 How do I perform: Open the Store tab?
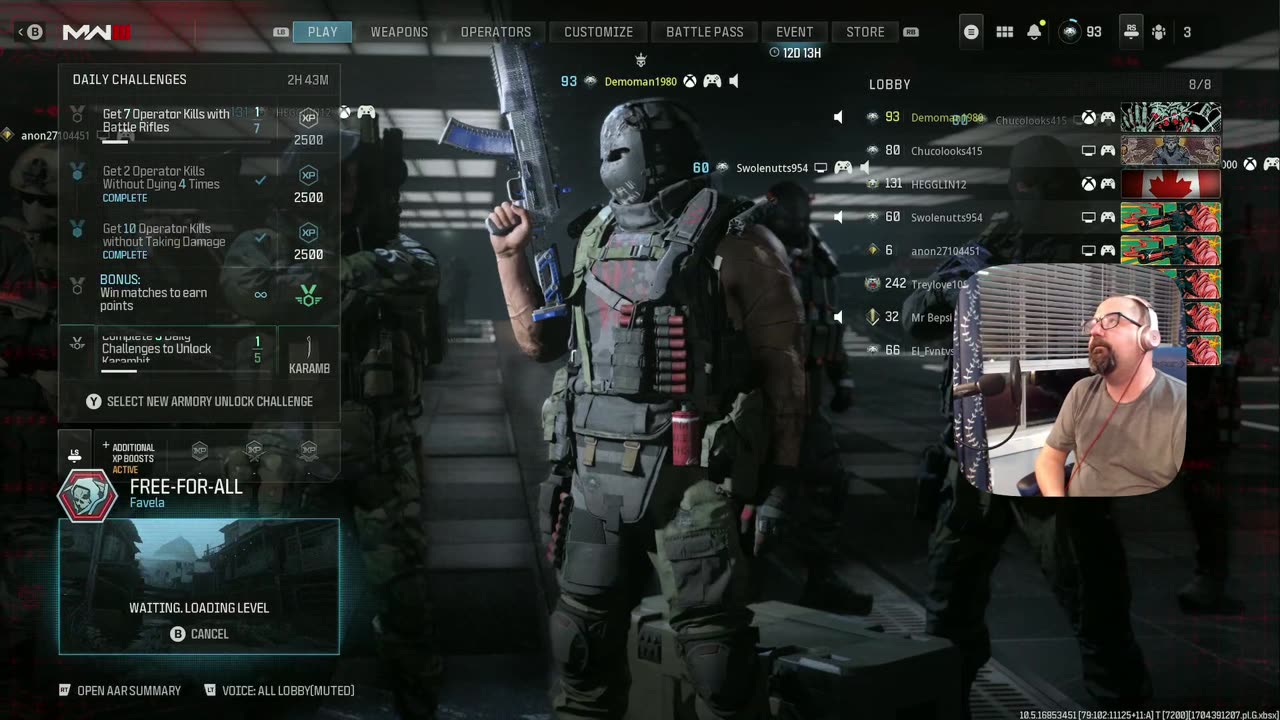click(x=865, y=32)
